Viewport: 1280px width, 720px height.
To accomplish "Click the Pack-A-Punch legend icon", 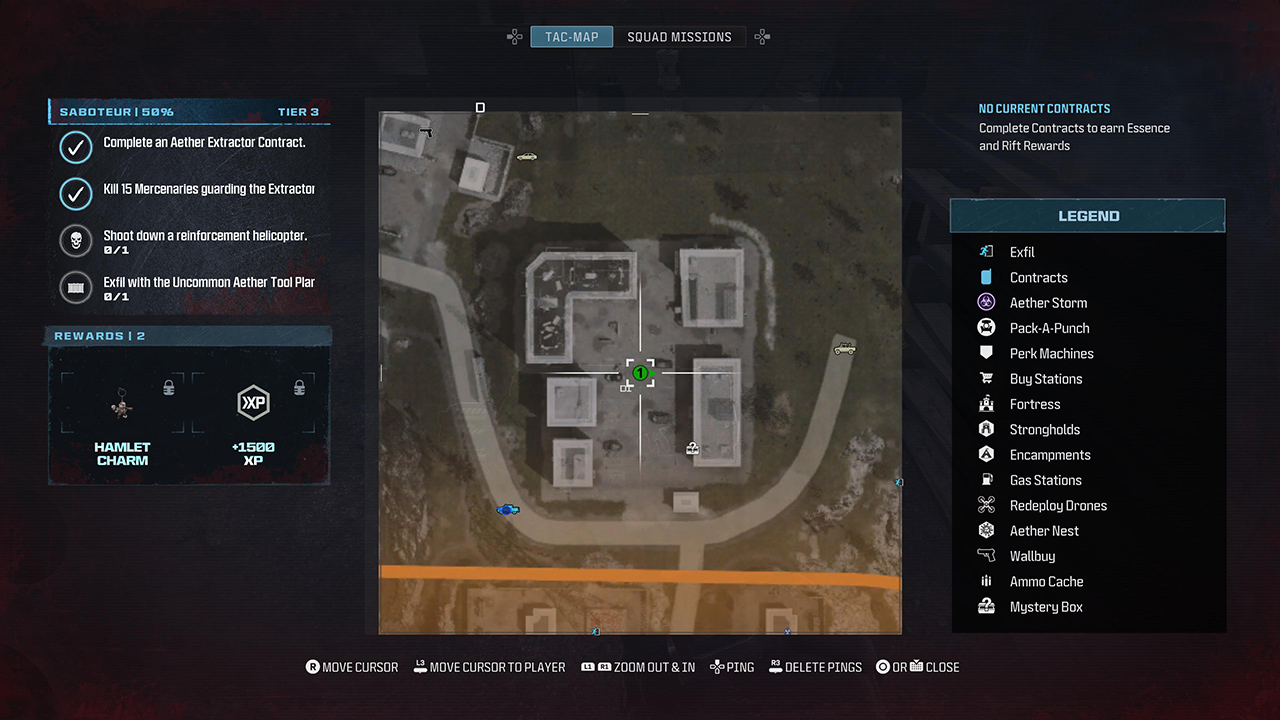I will click(988, 328).
